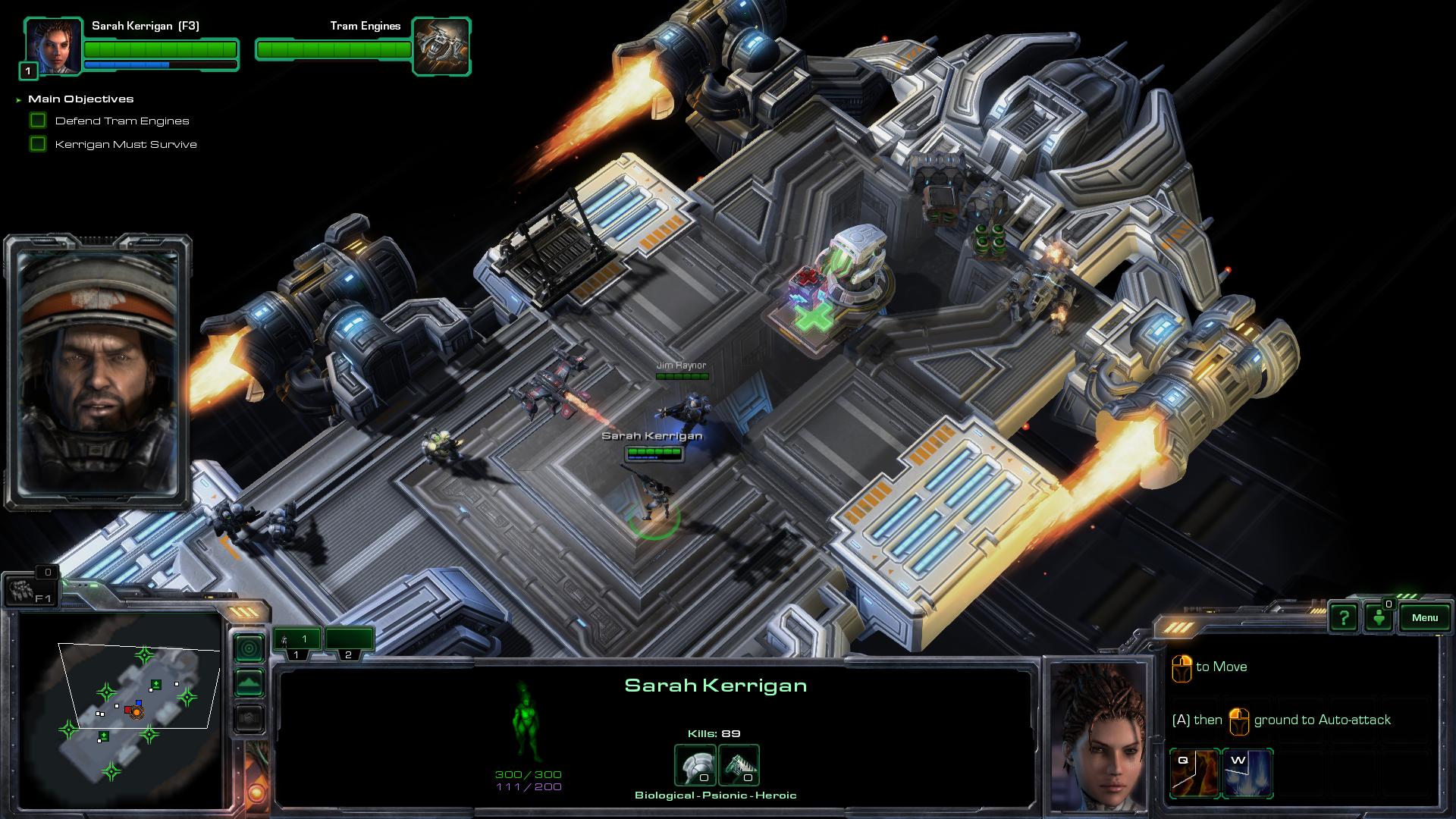Screen dimensions: 1456x819
Task: Click the Kerrigan Must Survive objective
Action: 125,144
